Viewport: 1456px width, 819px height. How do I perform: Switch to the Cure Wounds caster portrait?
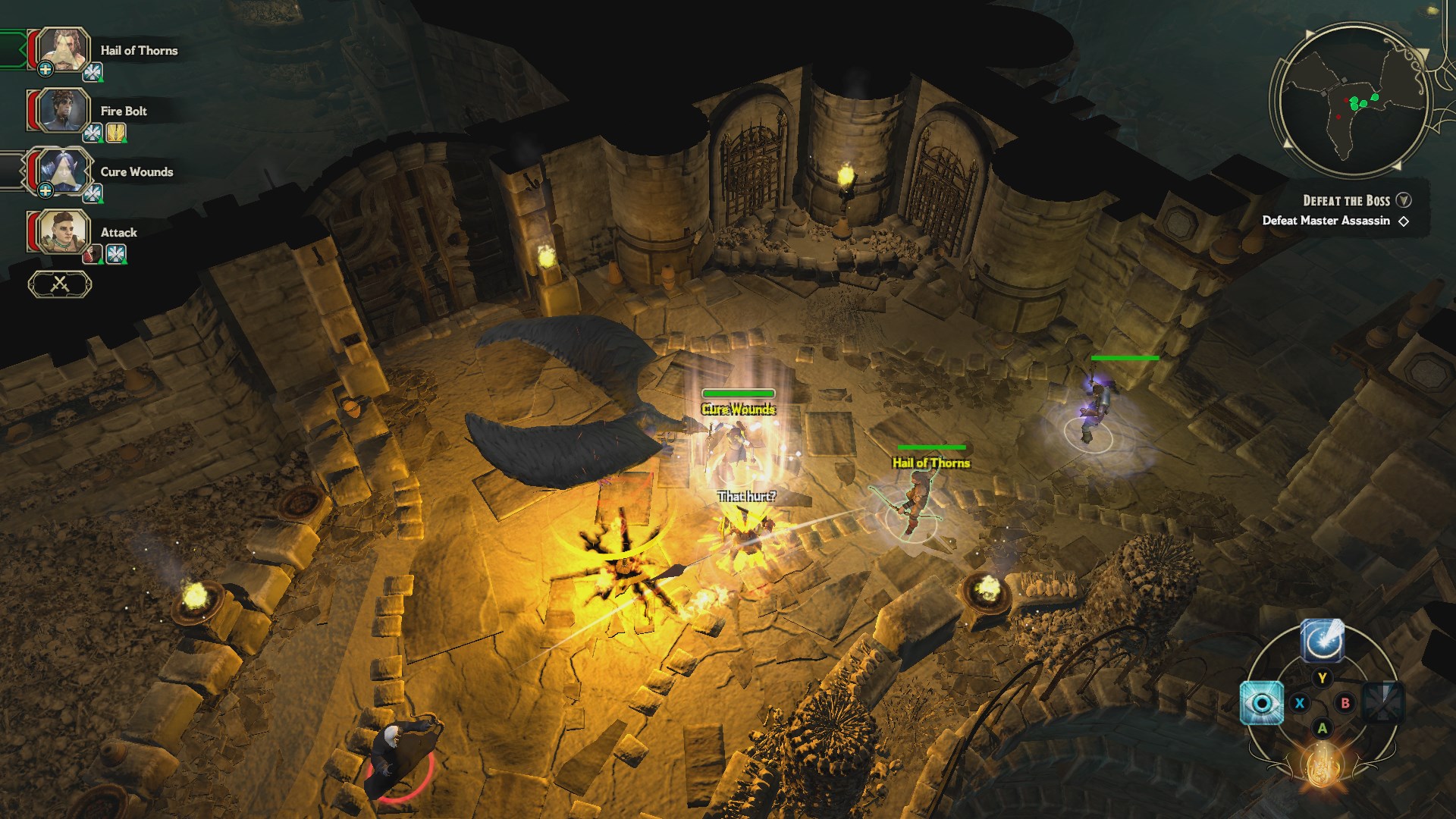pyautogui.click(x=63, y=171)
